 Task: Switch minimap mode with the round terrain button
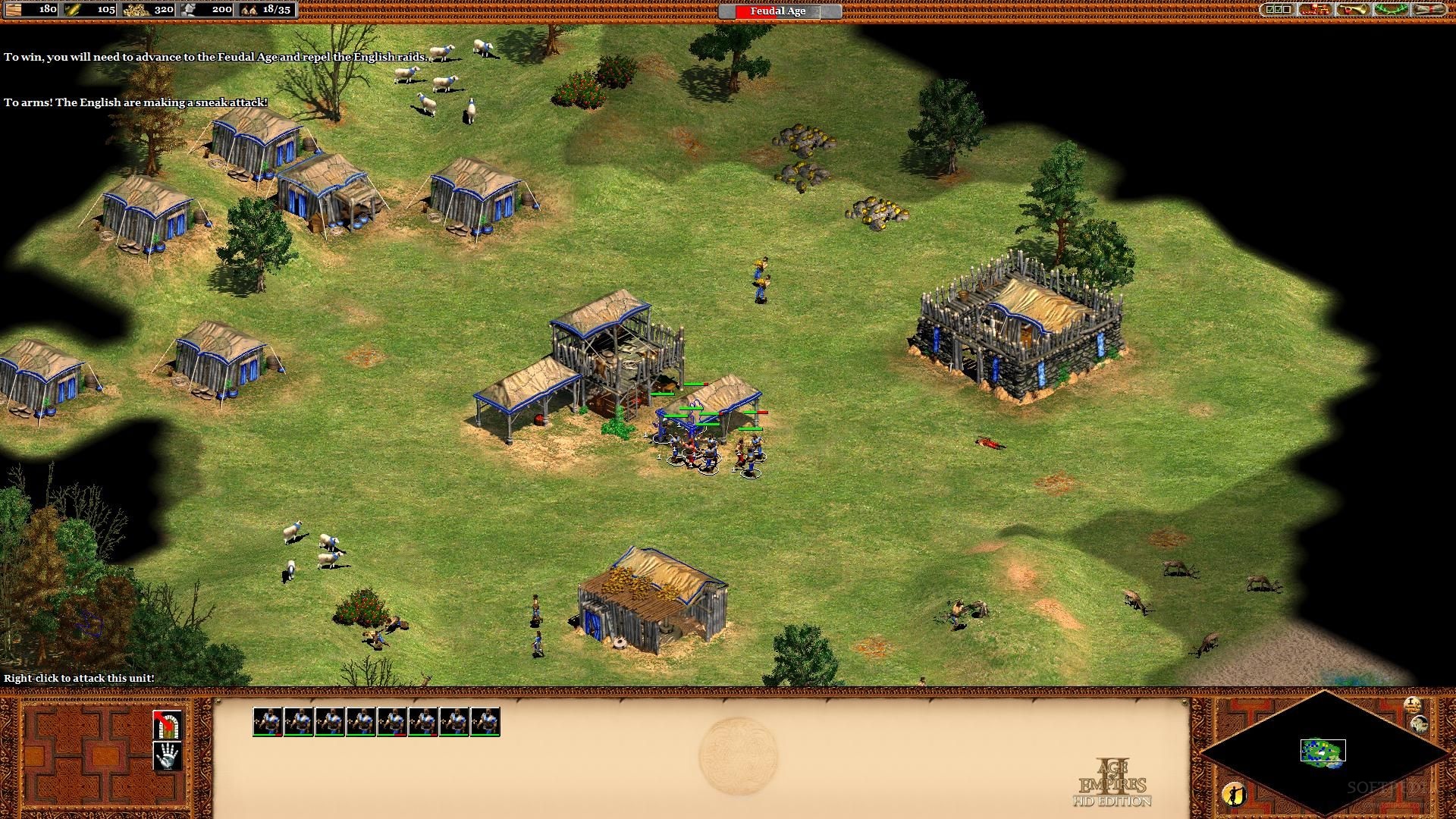click(1420, 724)
